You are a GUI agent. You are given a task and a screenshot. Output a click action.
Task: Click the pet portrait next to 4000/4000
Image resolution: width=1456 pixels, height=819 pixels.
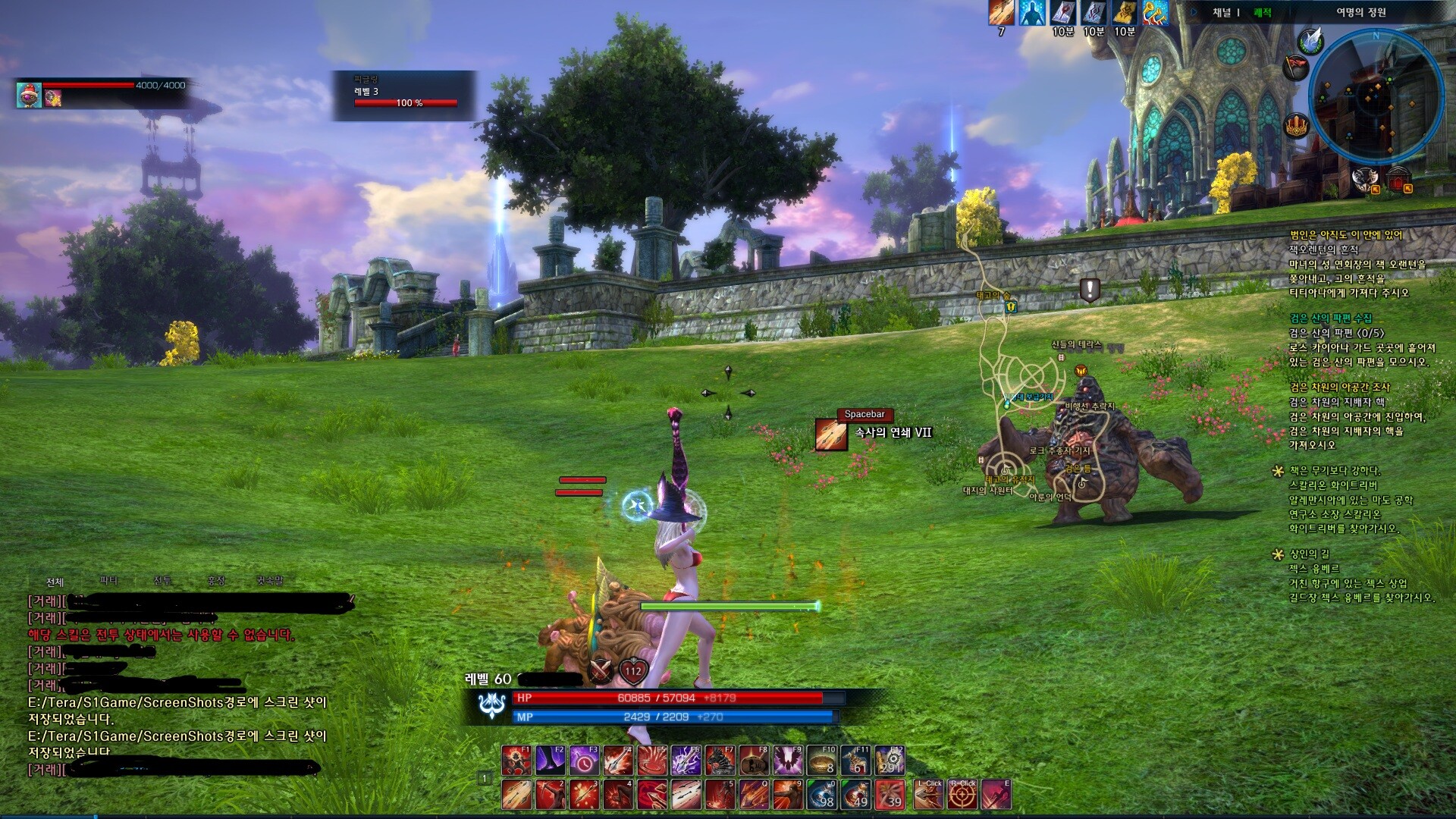(x=29, y=94)
